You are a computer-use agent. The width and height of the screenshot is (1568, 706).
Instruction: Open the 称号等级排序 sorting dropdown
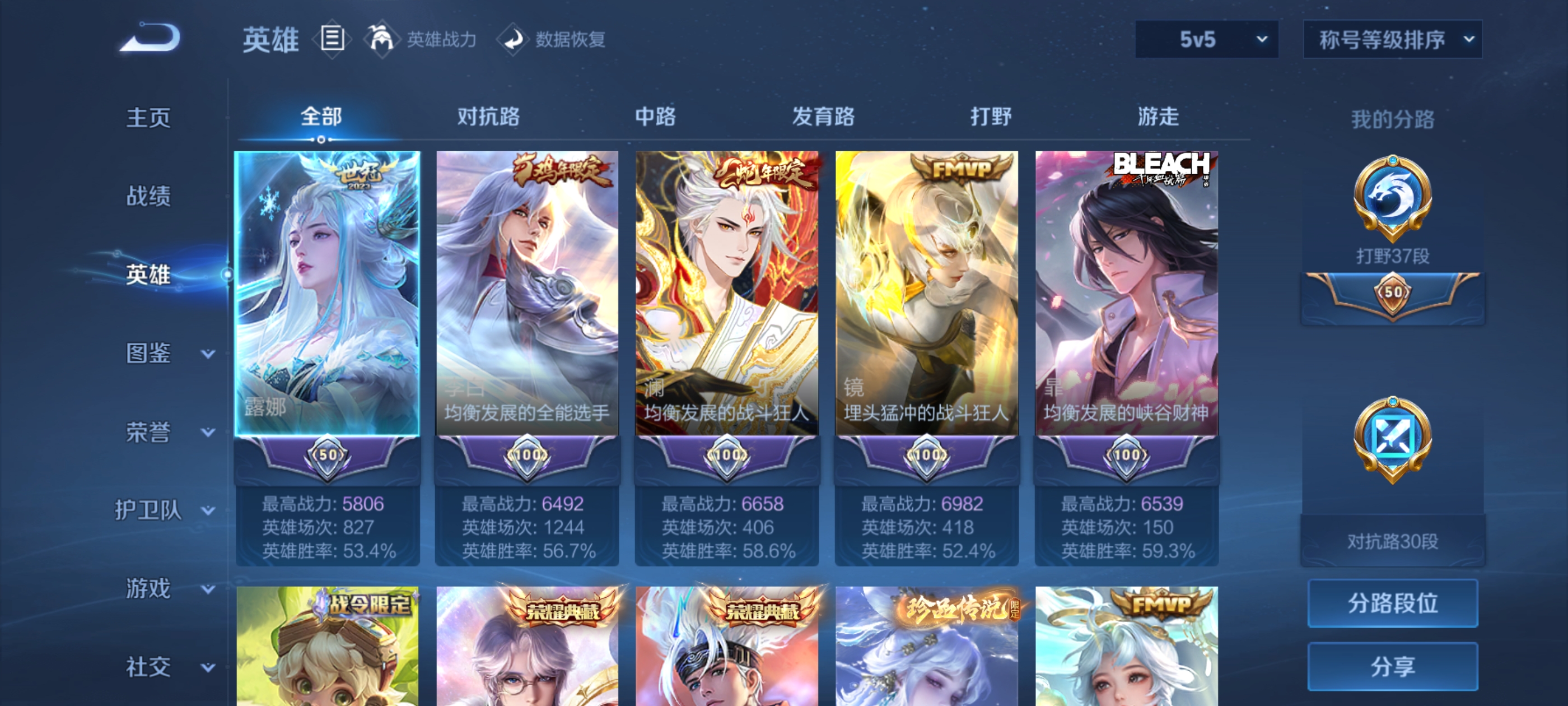[x=1392, y=39]
